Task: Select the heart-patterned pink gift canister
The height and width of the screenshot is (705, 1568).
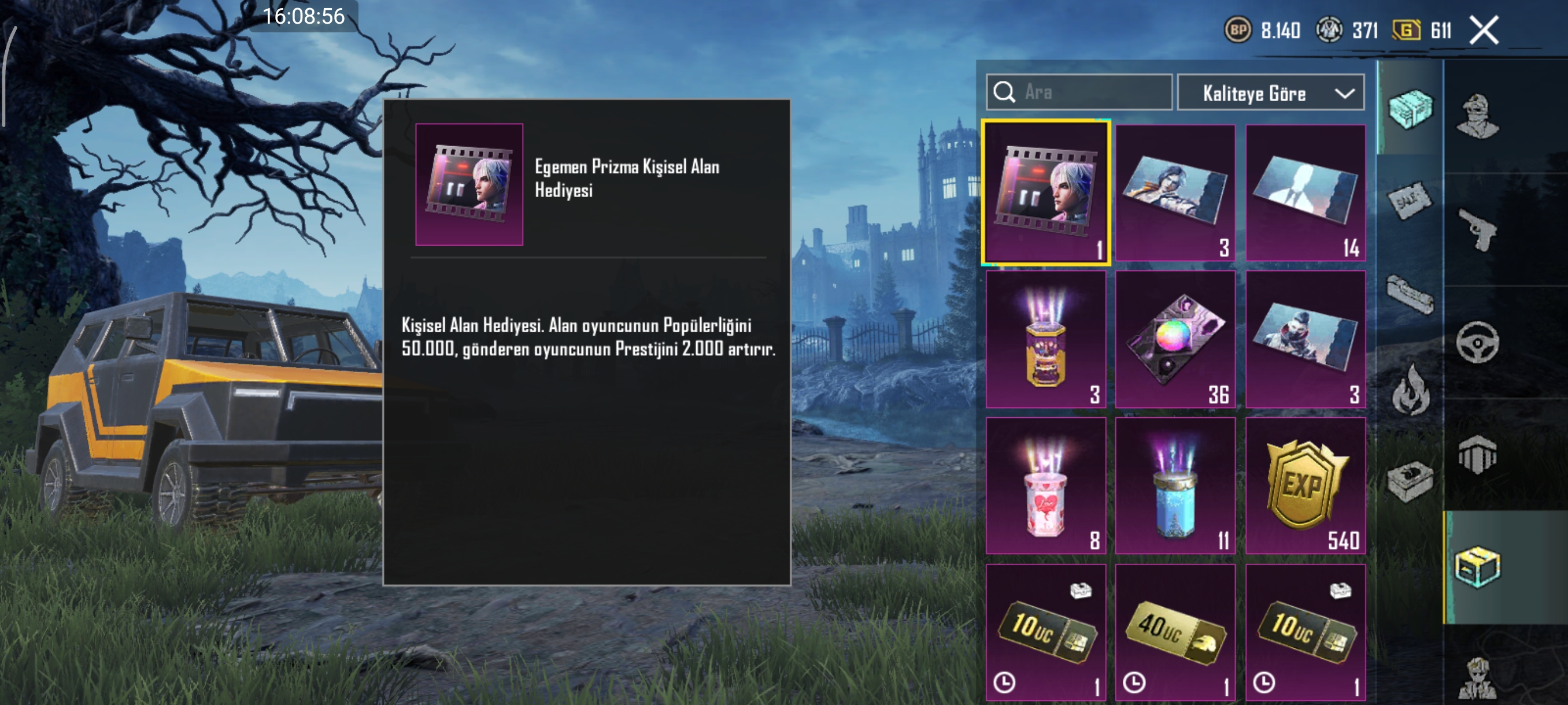Action: (x=1046, y=485)
